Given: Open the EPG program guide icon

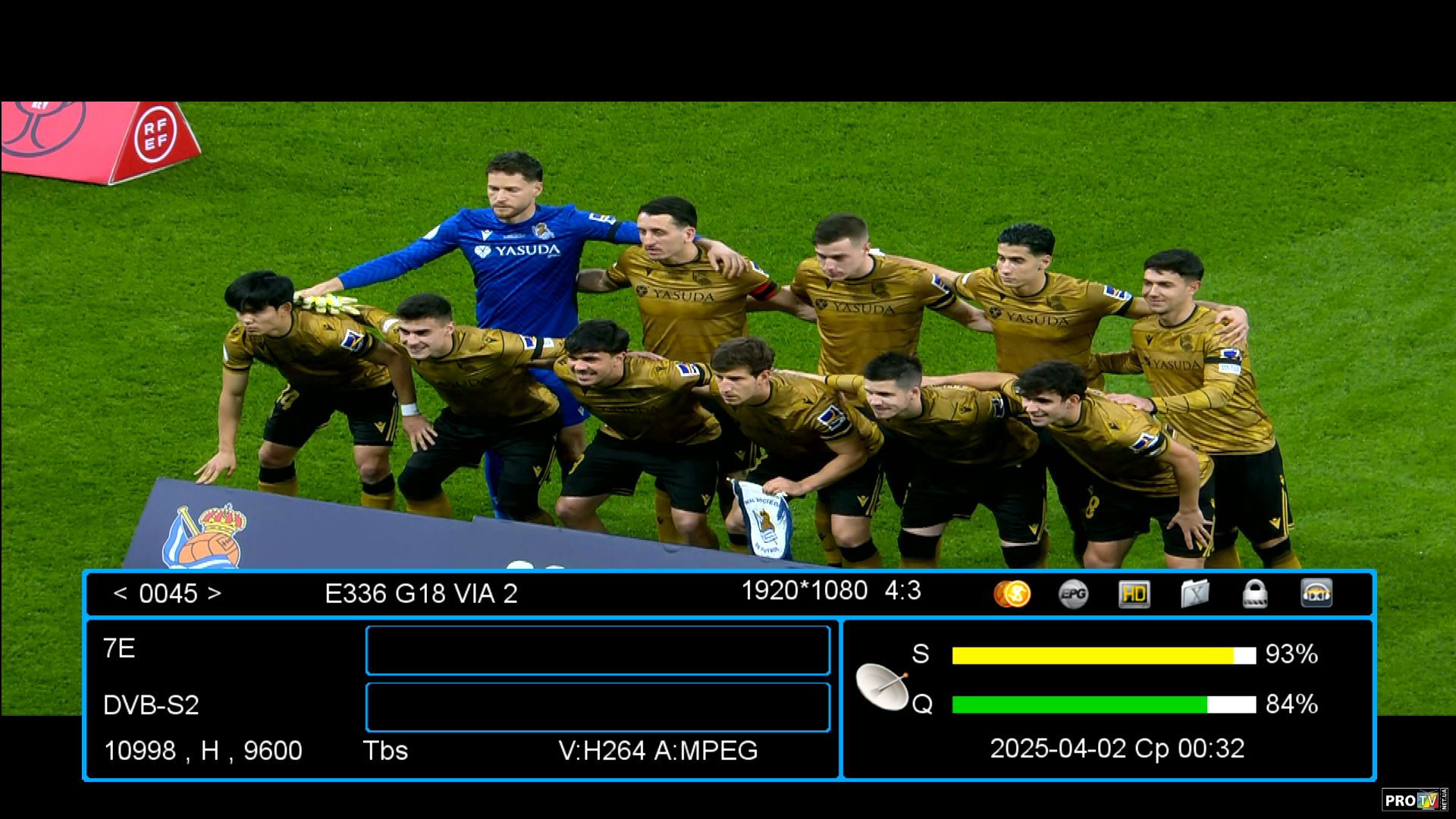Looking at the screenshot, I should (x=1073, y=594).
